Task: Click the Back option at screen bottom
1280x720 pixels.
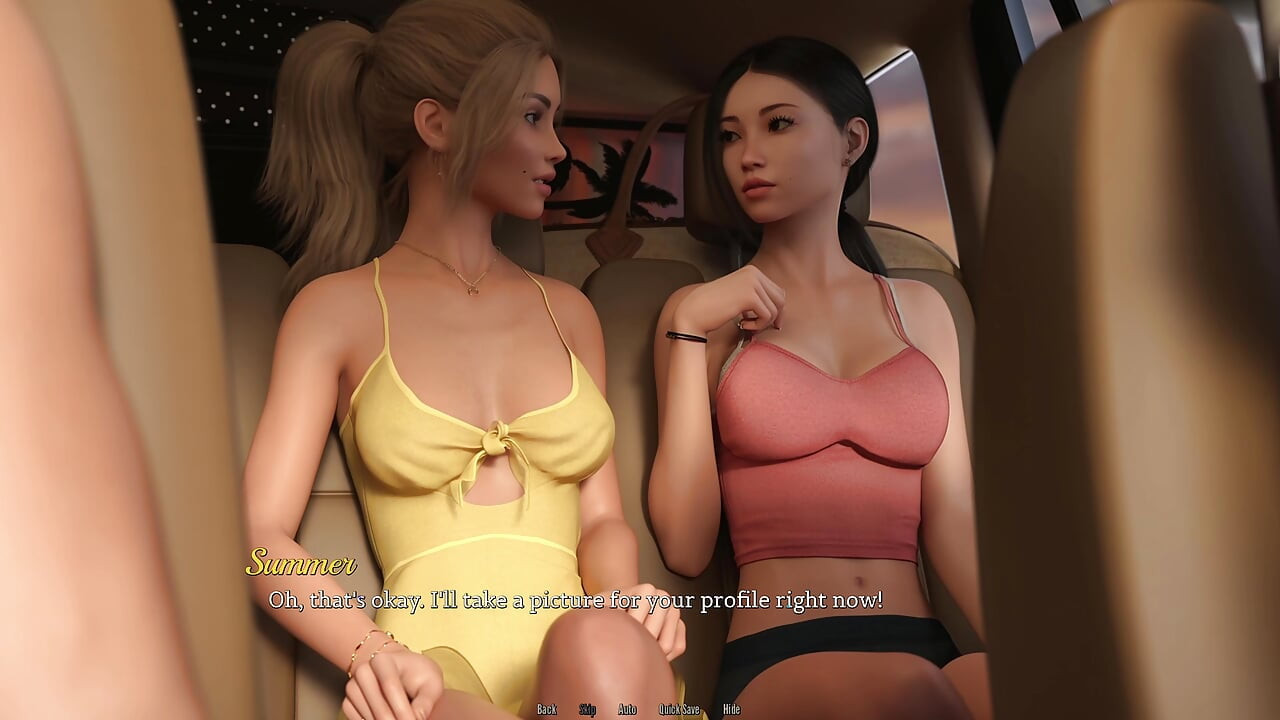Action: tap(547, 709)
